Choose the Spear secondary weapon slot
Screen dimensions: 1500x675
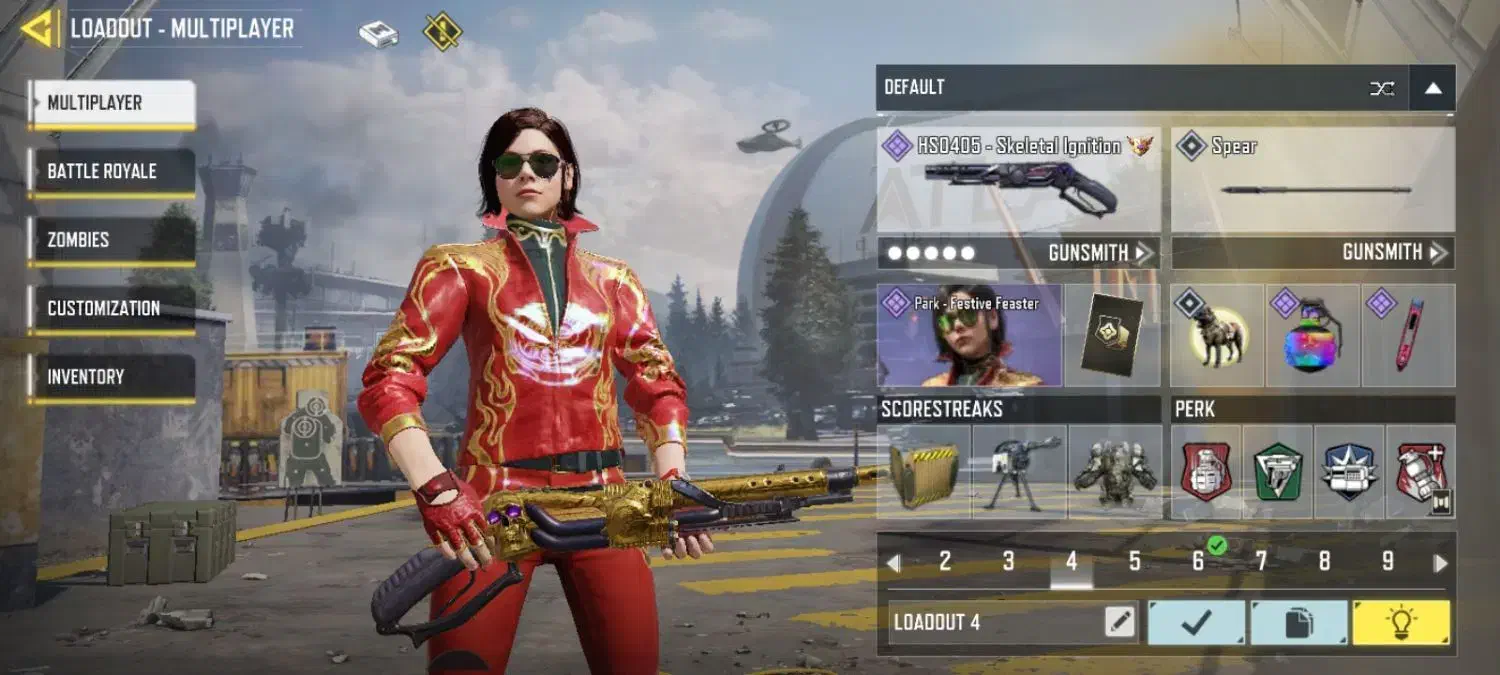pyautogui.click(x=1312, y=181)
